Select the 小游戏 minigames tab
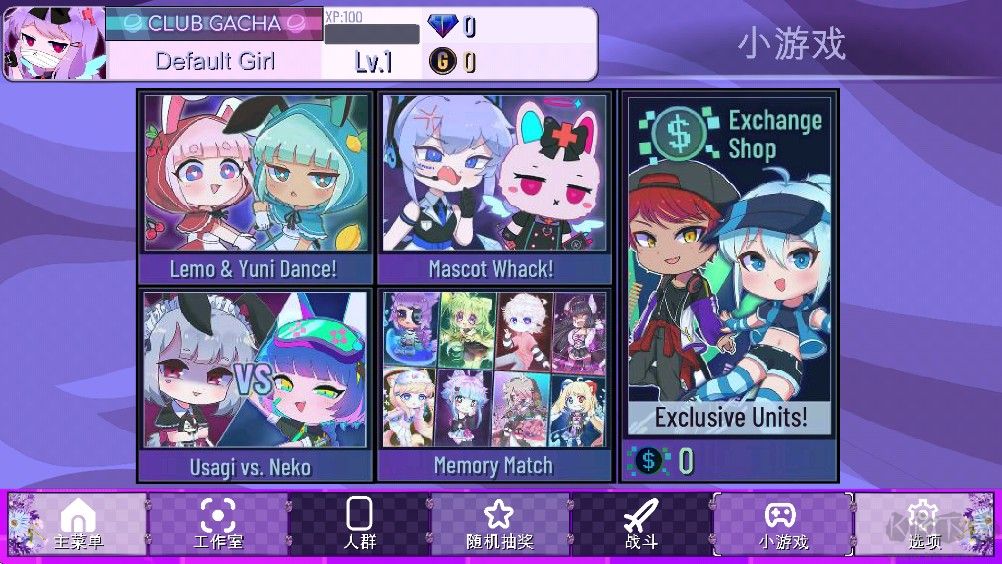Viewport: 1002px width, 564px height. pyautogui.click(x=782, y=525)
